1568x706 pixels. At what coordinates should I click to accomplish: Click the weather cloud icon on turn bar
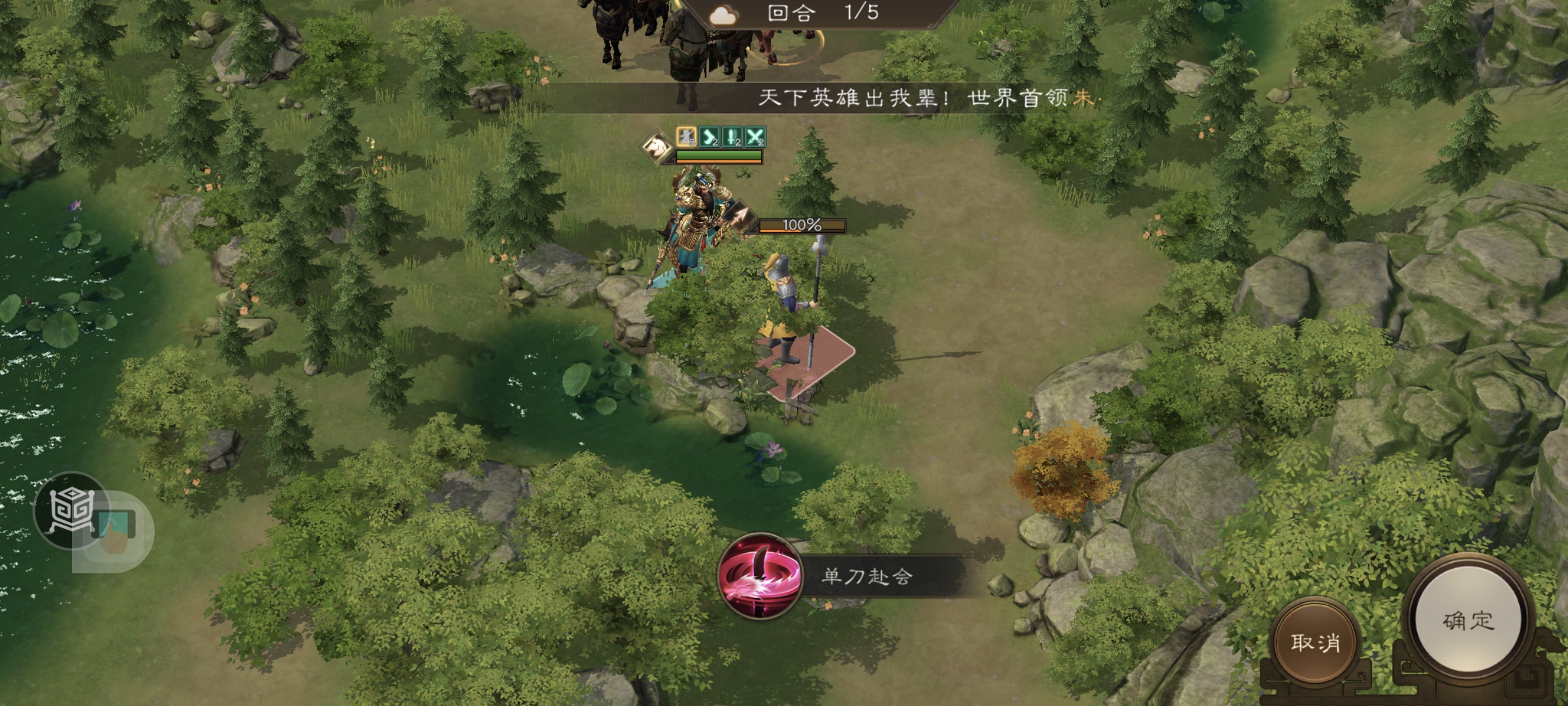[723, 14]
